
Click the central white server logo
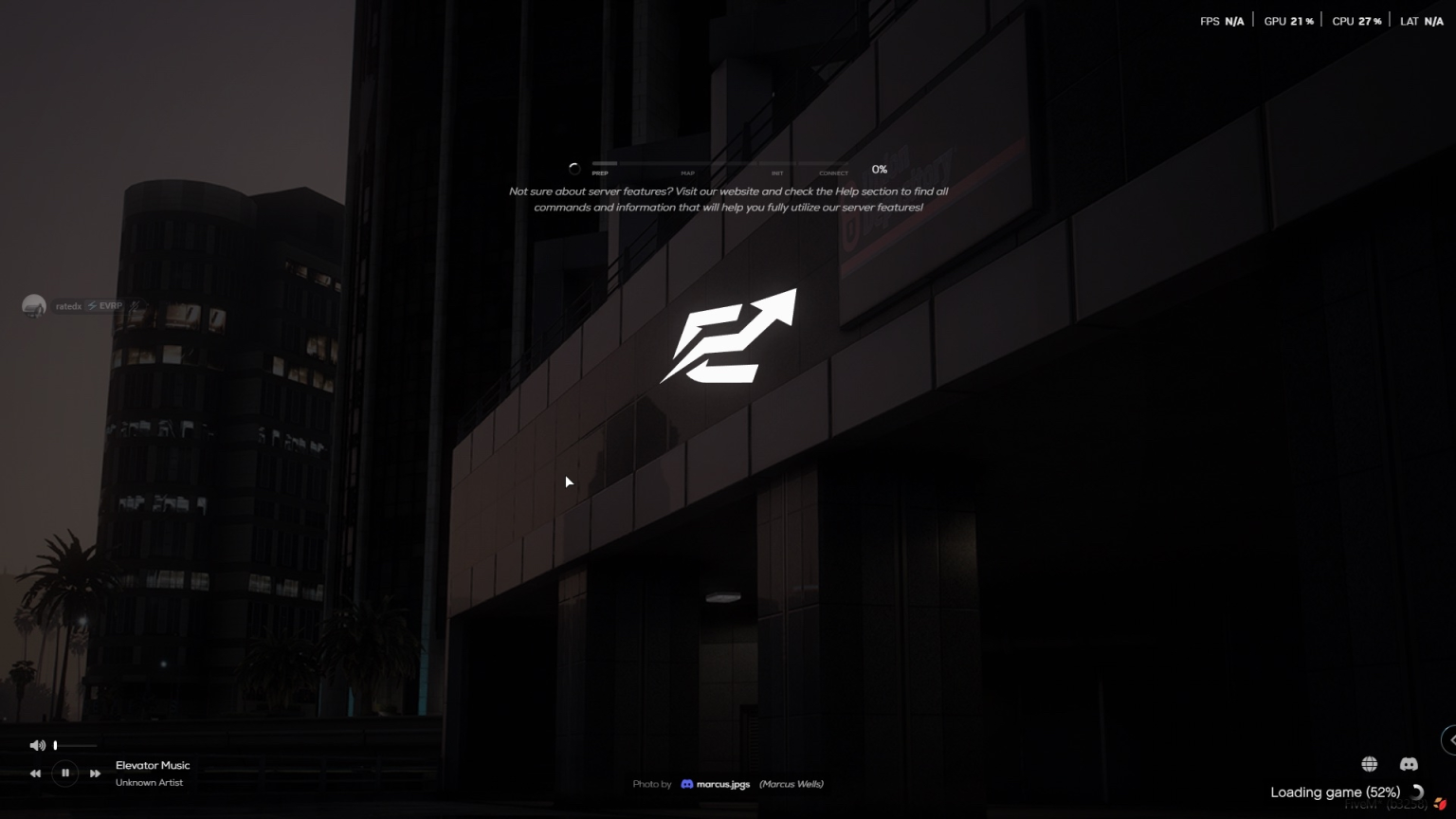pyautogui.click(x=730, y=337)
